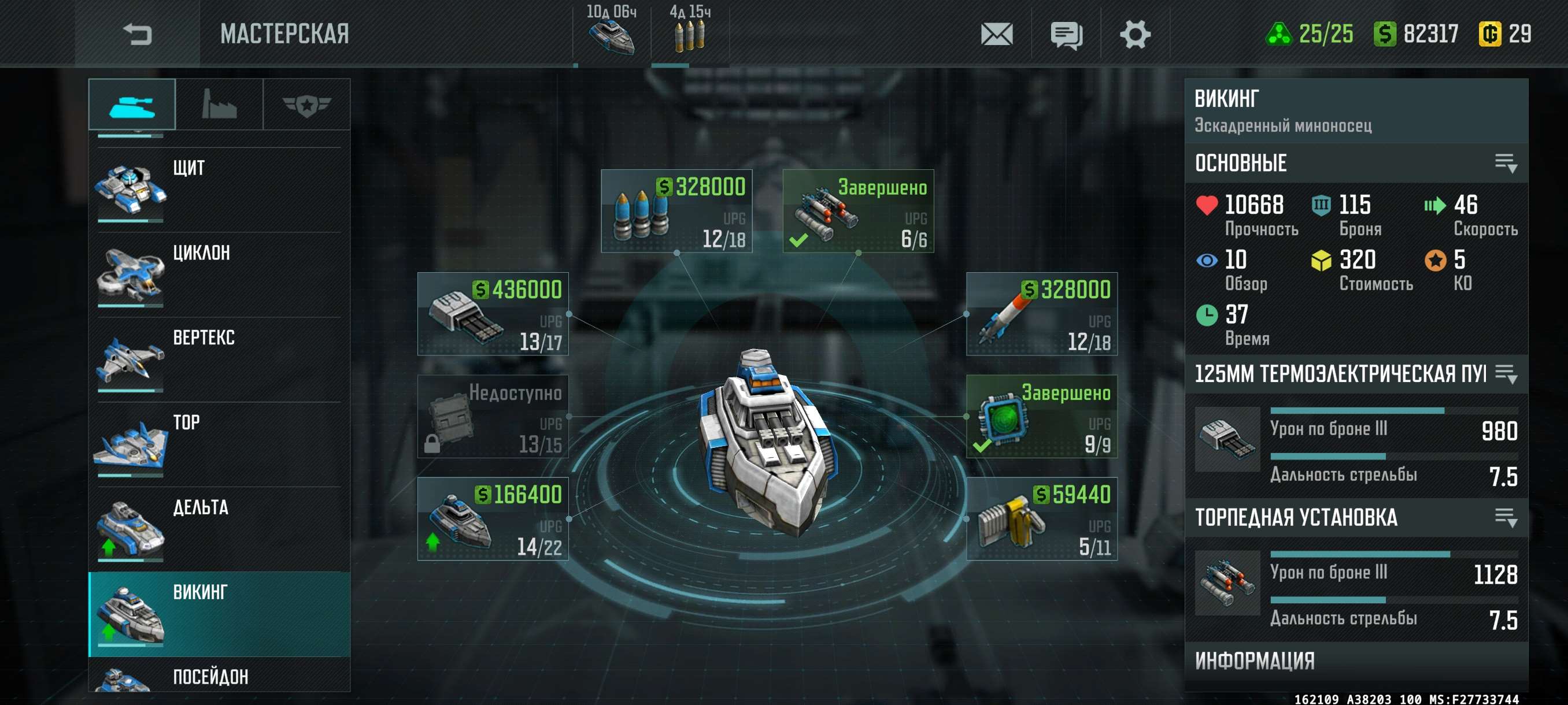Expand the Основные stats section

[1506, 163]
